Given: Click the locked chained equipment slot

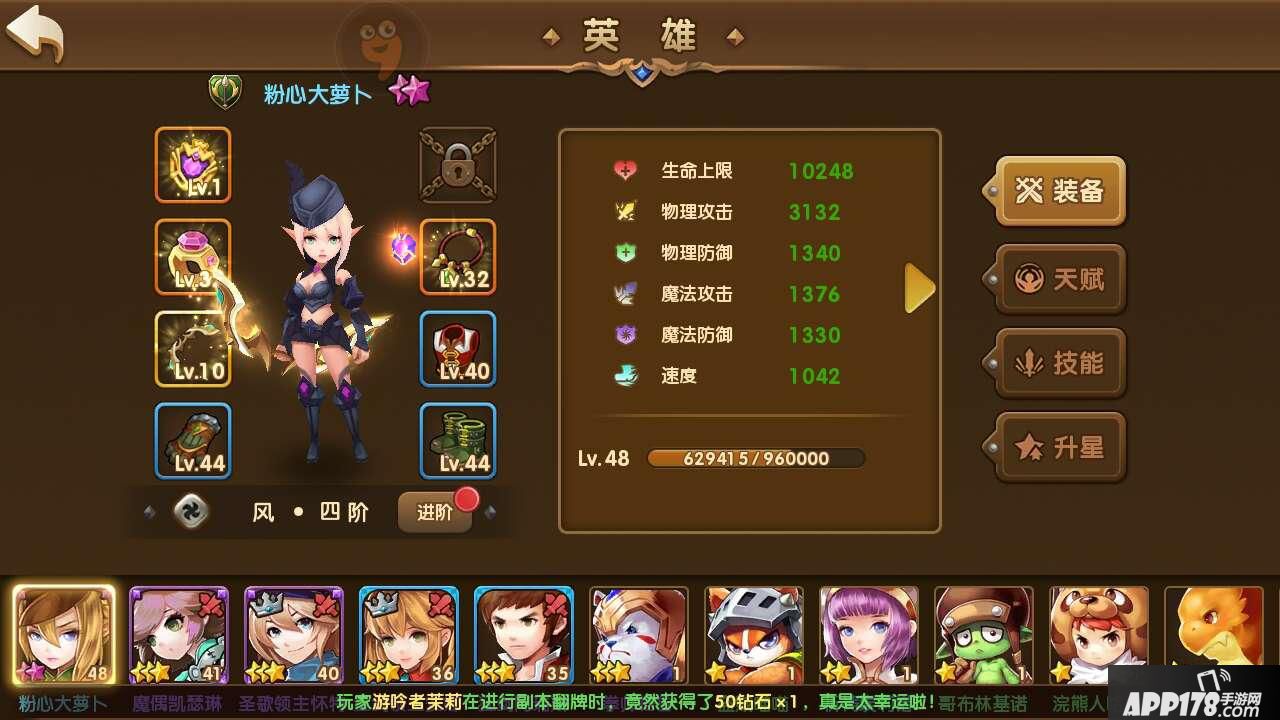Looking at the screenshot, I should 458,165.
